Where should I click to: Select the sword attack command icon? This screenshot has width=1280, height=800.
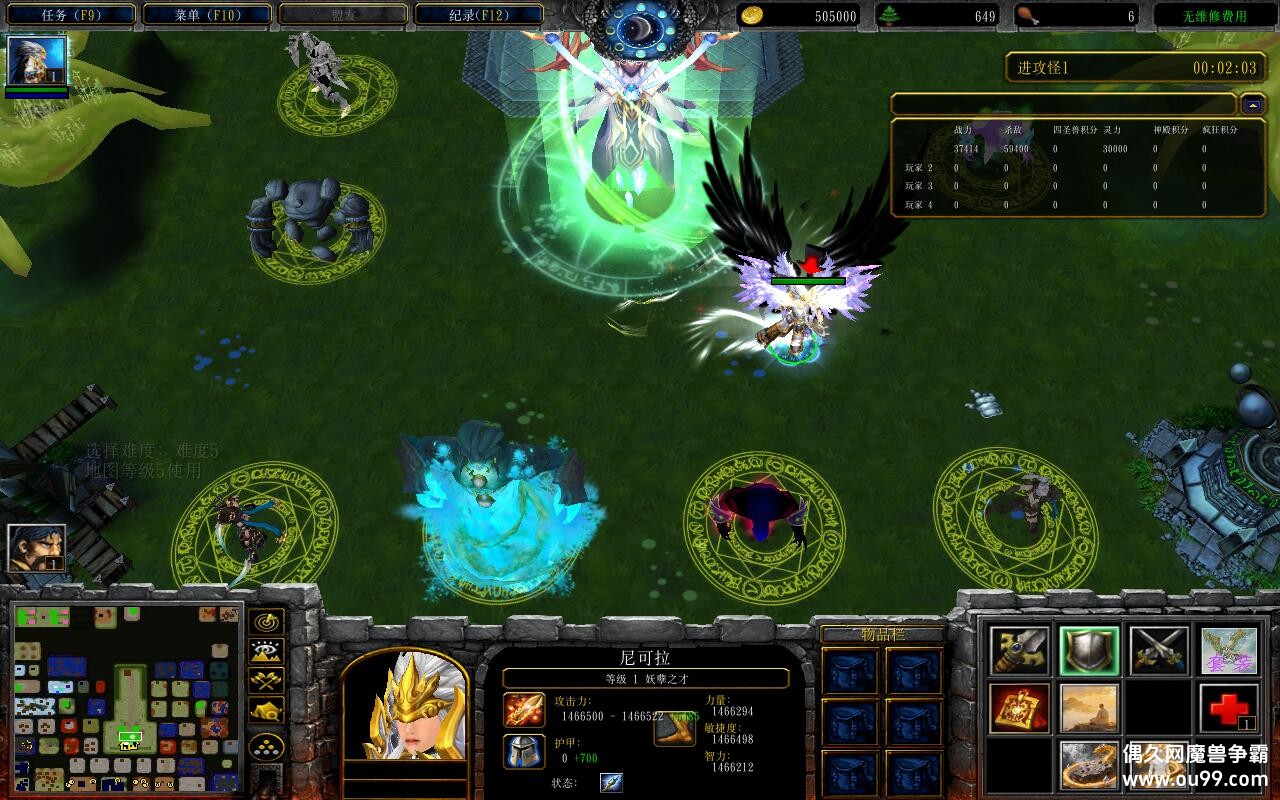coord(1019,651)
